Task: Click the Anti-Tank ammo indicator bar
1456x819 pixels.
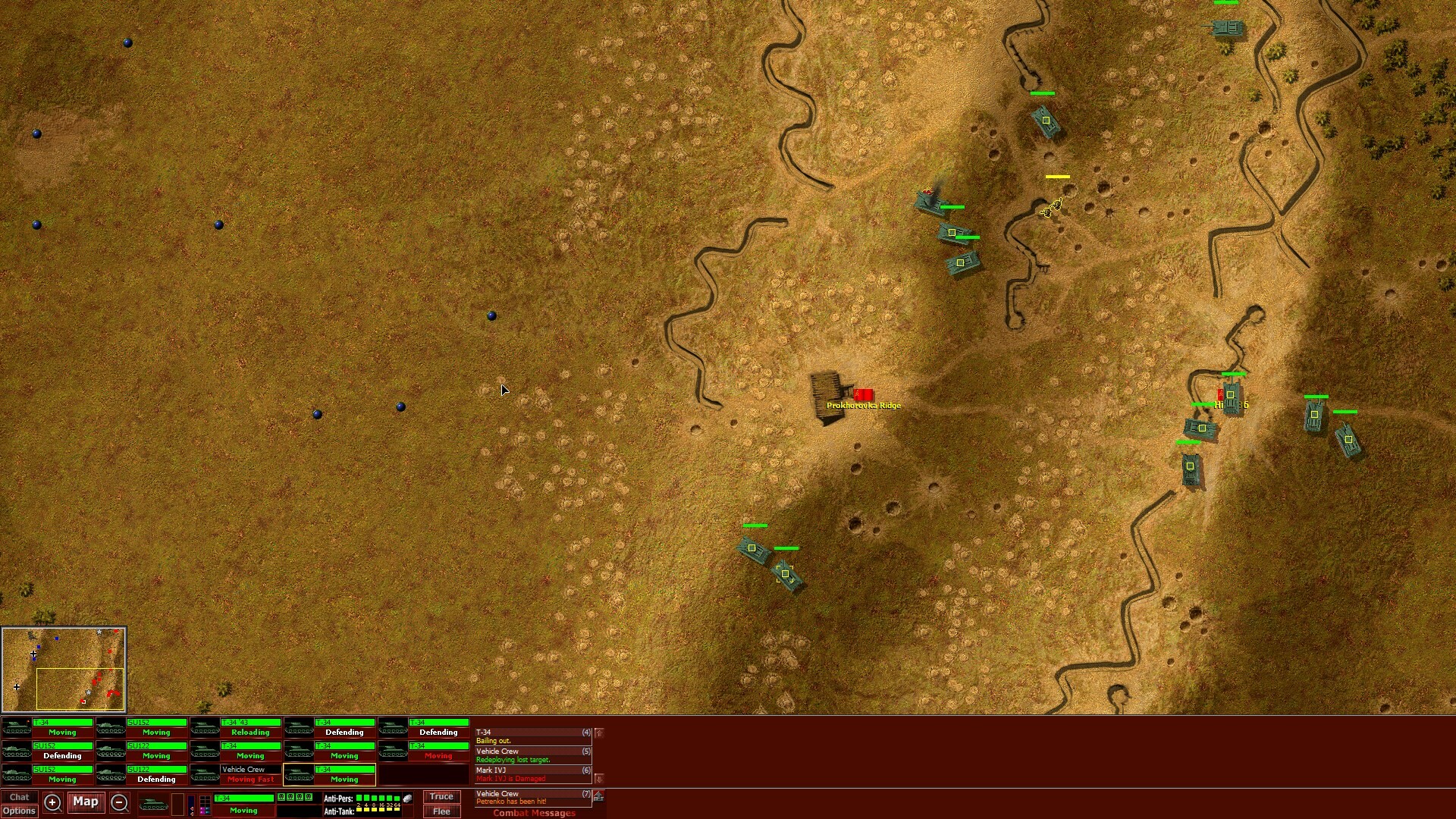Action: tap(377, 811)
